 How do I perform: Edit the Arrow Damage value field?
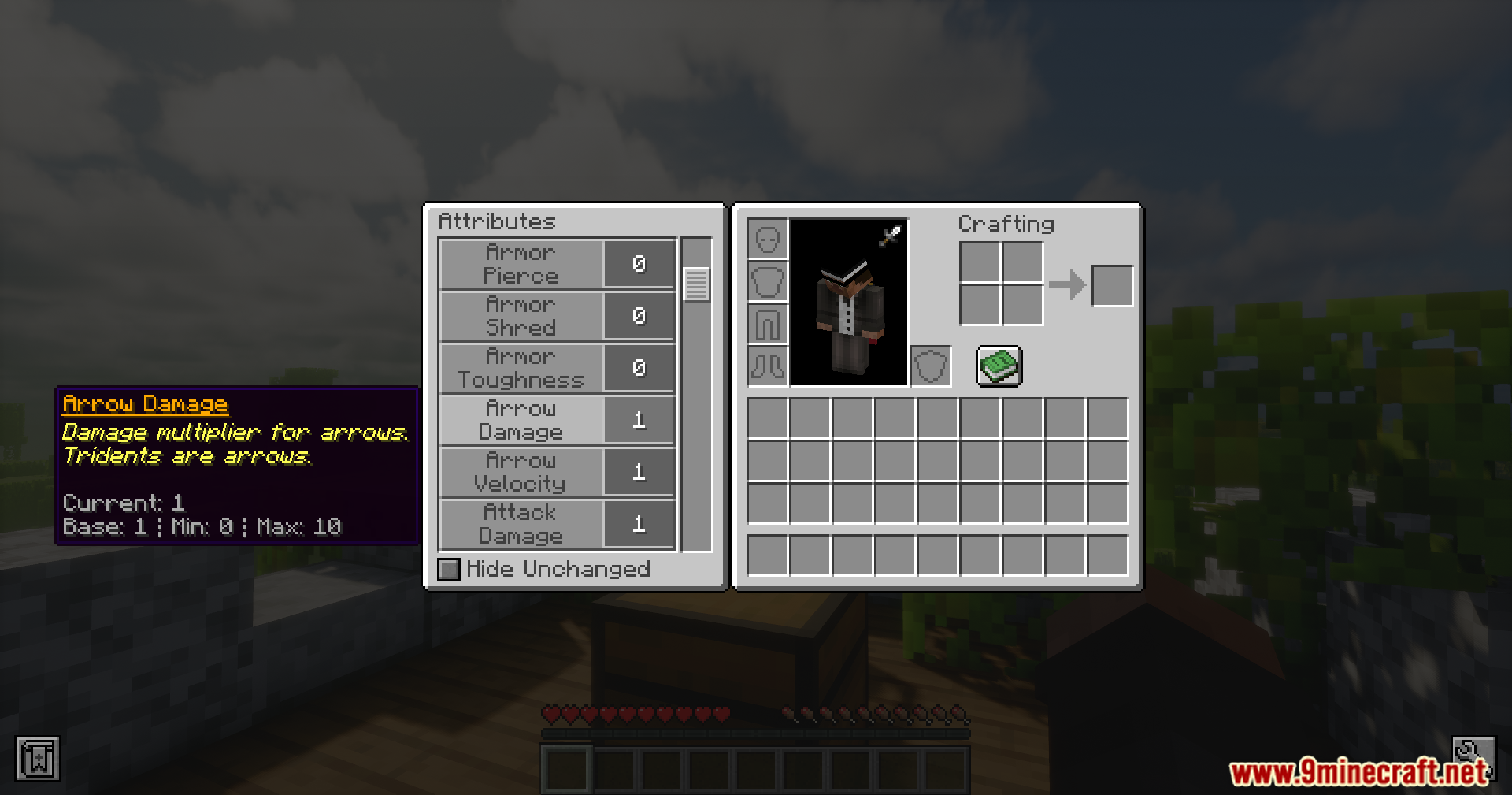coord(639,420)
